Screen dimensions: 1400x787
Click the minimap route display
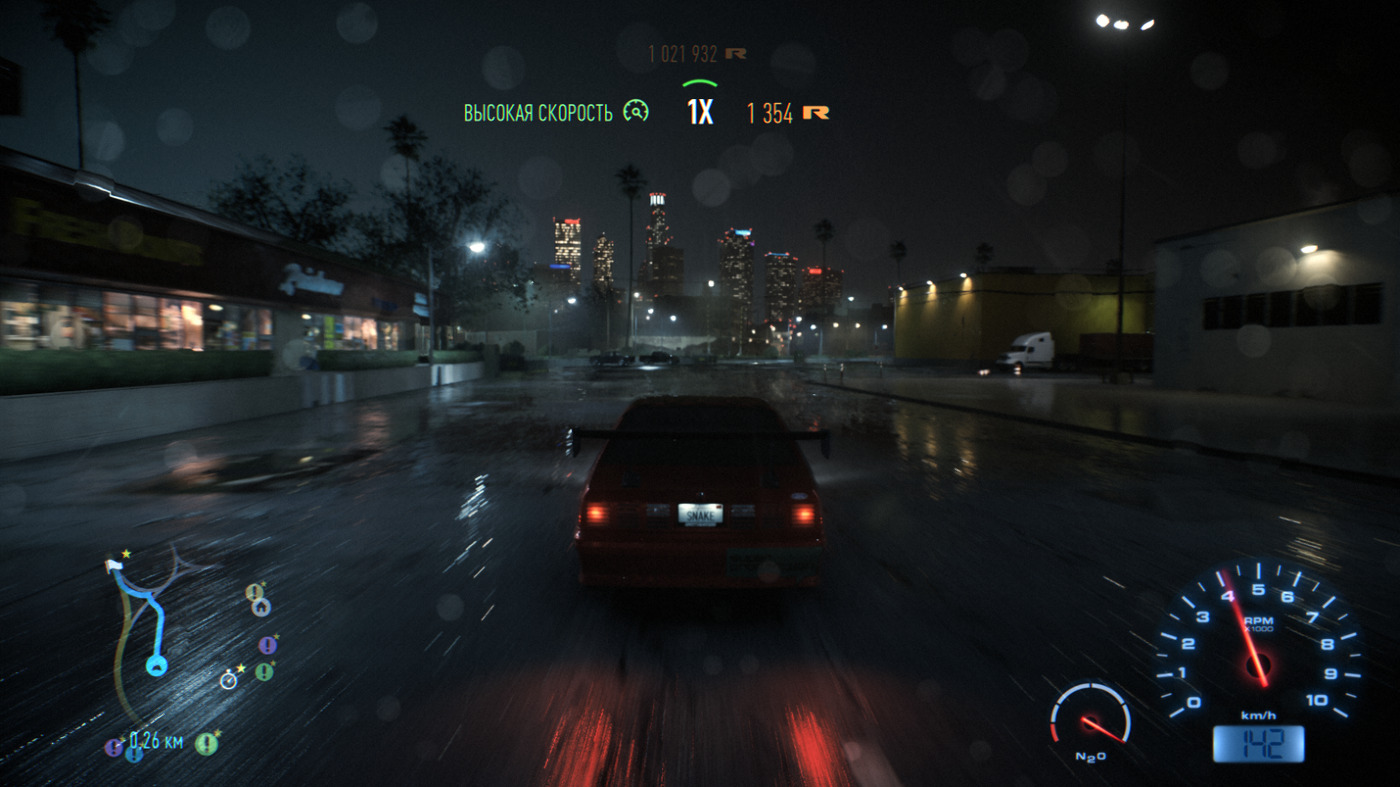pyautogui.click(x=150, y=620)
